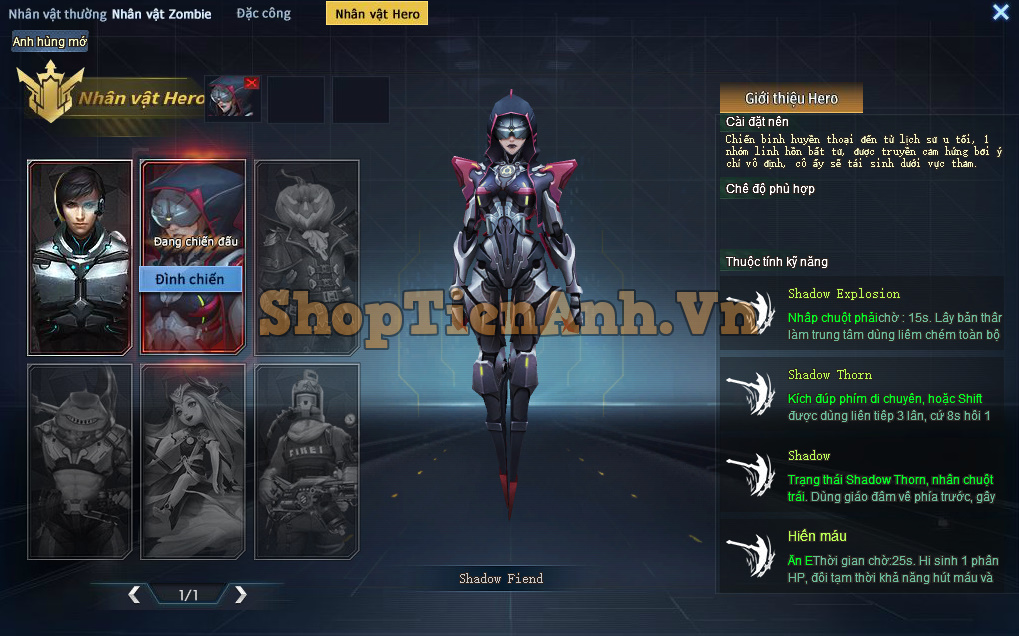Switch to the Nhân vật thường tab
Screen dimensions: 1019x636
[x=57, y=14]
